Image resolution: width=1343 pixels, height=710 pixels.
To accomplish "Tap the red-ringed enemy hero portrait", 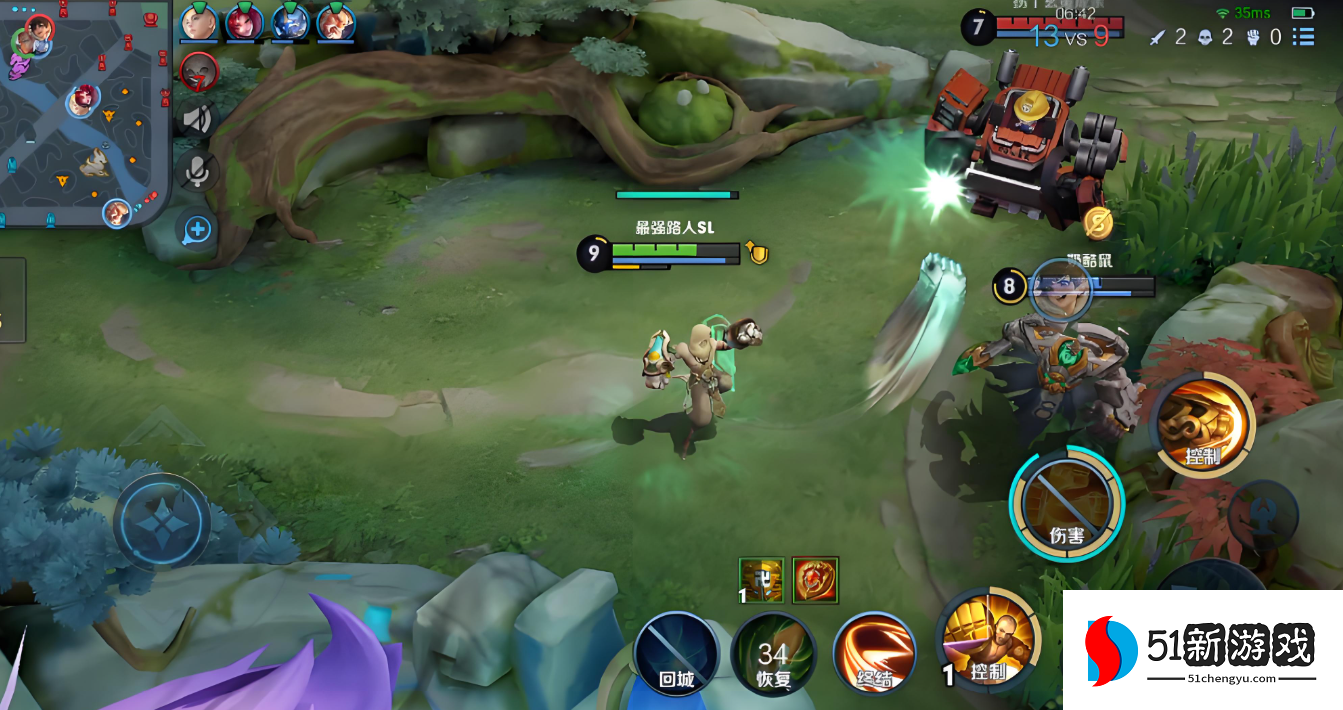I will pyautogui.click(x=199, y=72).
